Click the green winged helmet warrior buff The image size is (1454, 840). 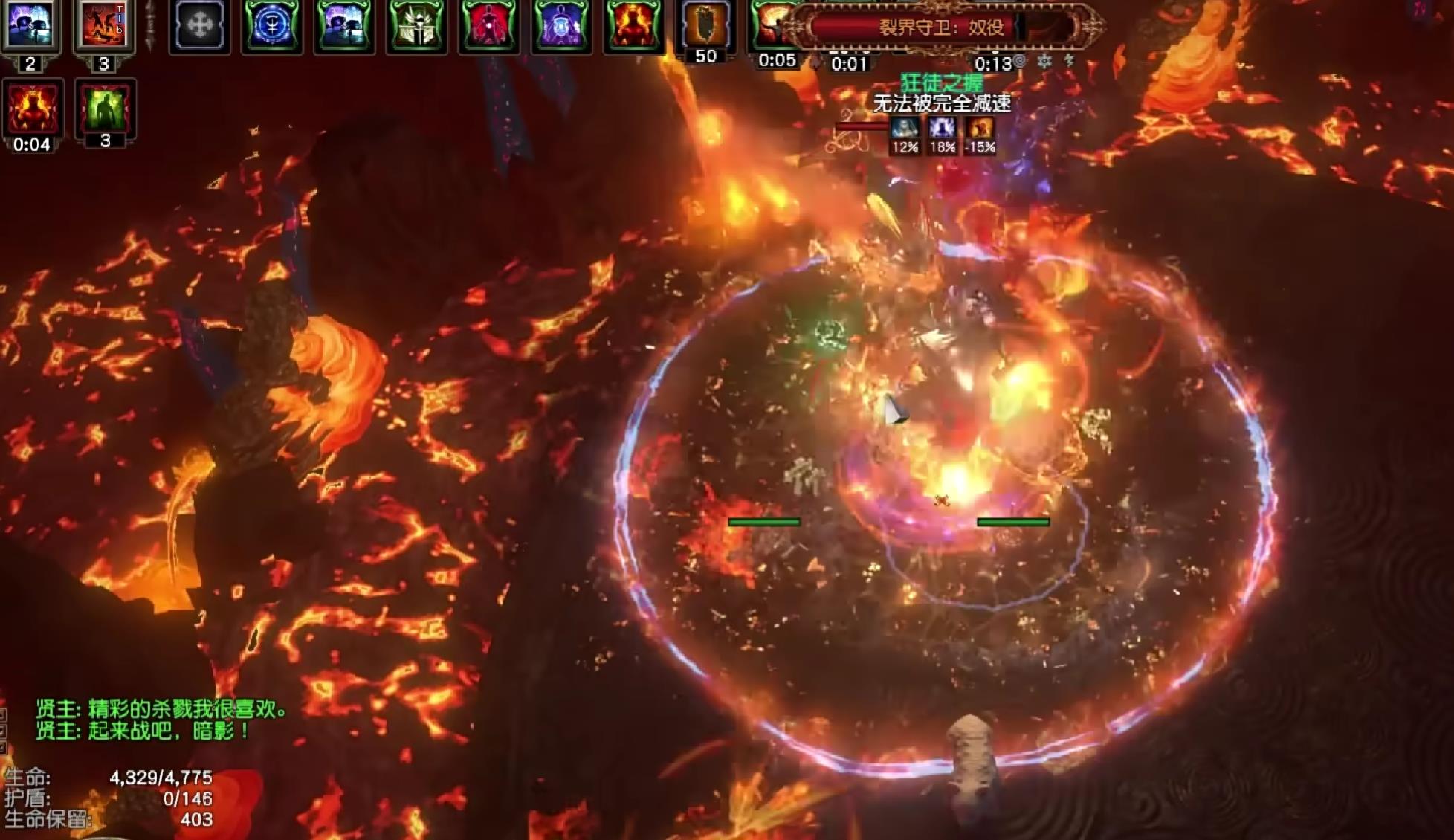coord(416,26)
